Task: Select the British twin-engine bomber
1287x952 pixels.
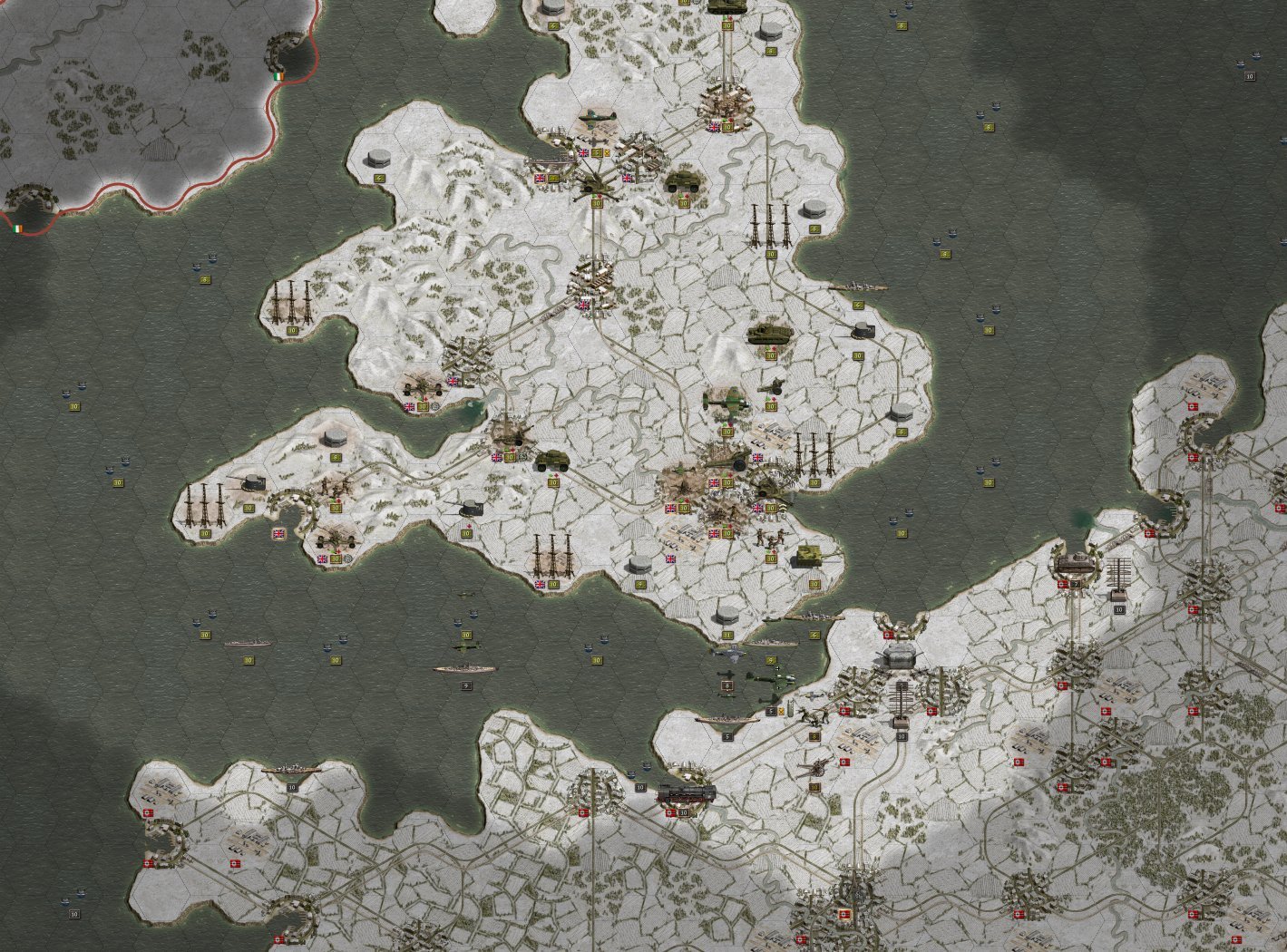Action: [726, 399]
